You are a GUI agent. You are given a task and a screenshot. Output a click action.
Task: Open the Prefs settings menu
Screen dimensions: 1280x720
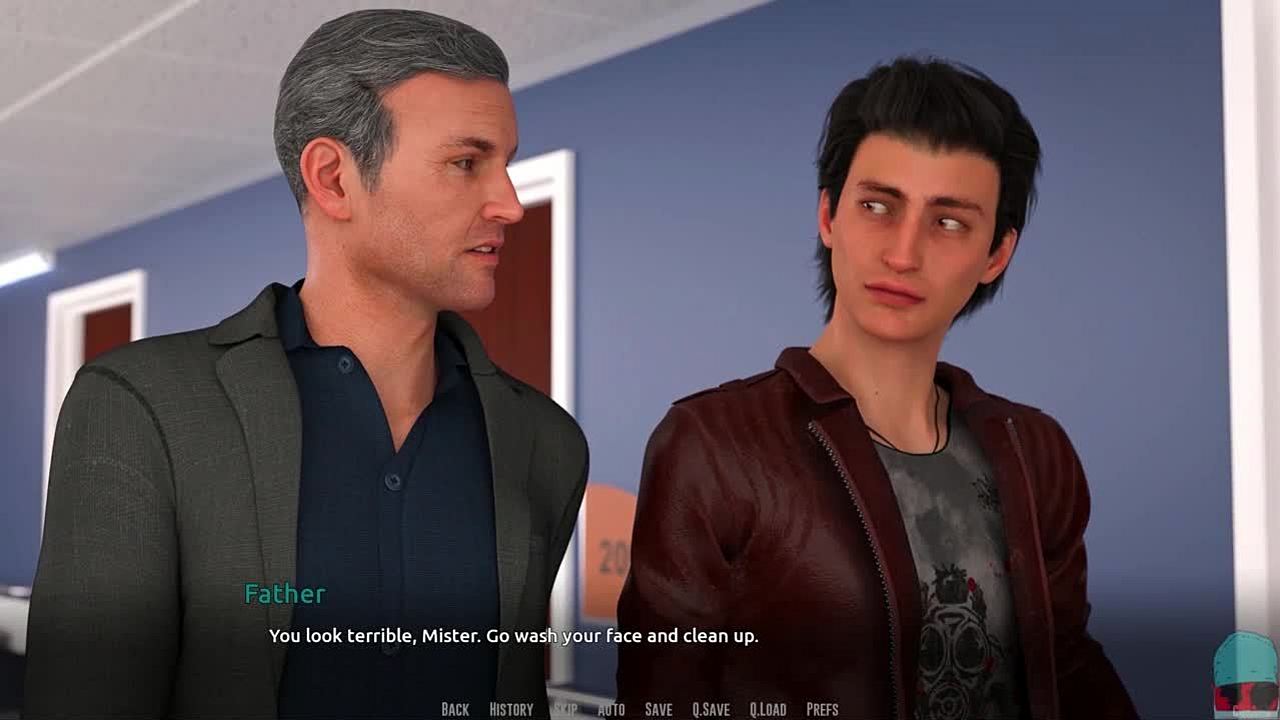click(x=822, y=709)
